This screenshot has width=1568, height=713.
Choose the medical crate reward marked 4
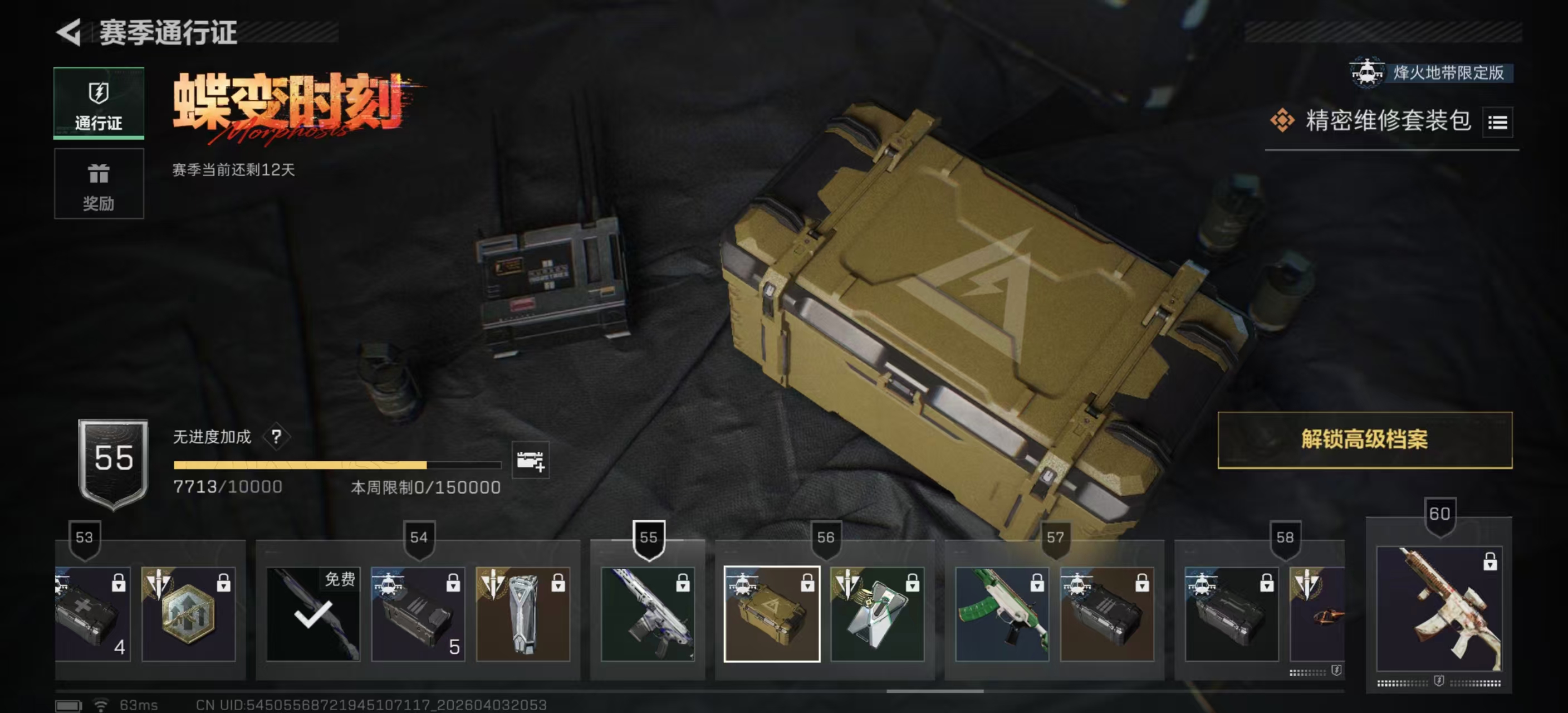pos(92,614)
